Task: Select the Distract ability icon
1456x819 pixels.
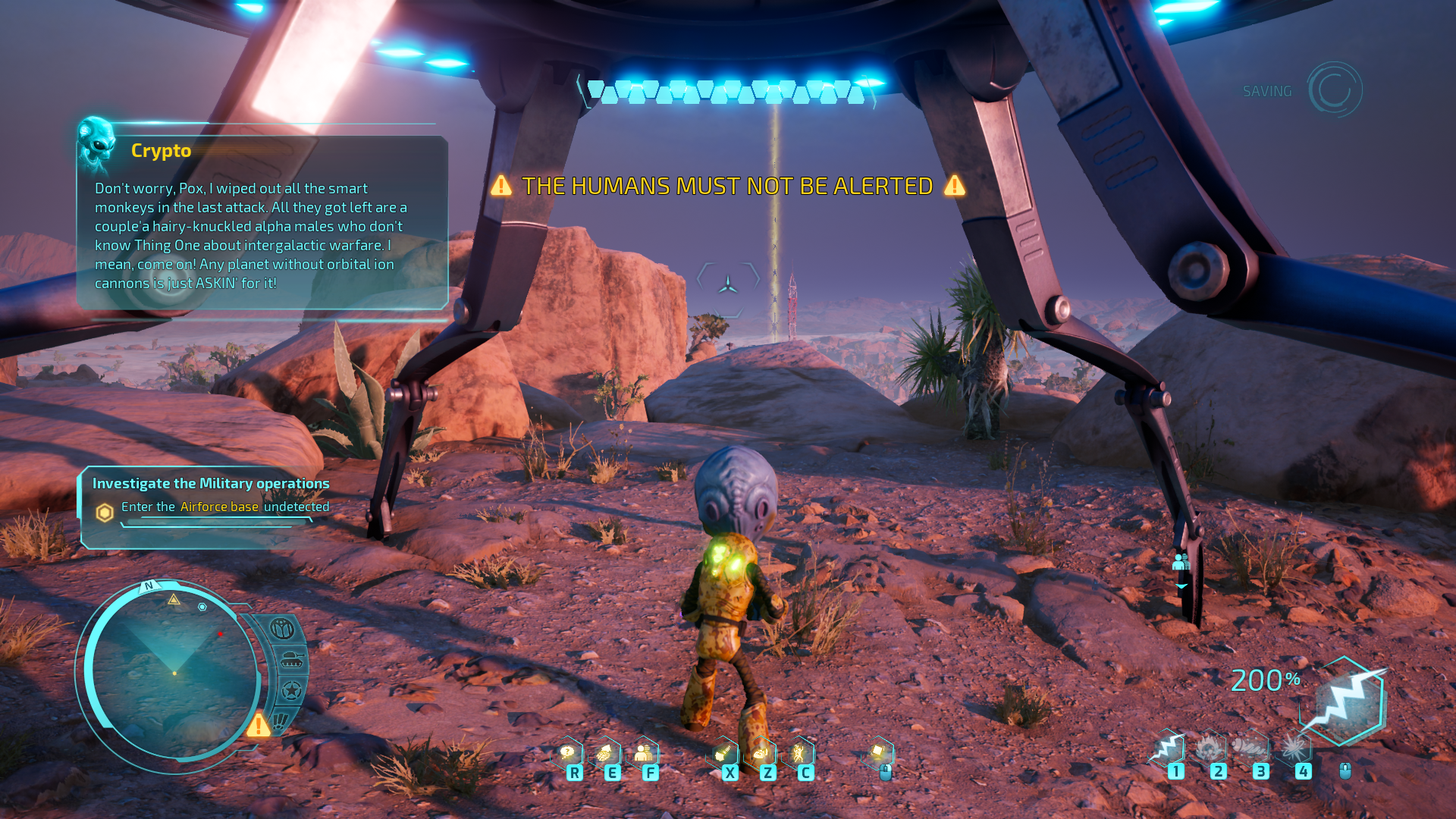Action: (760, 754)
